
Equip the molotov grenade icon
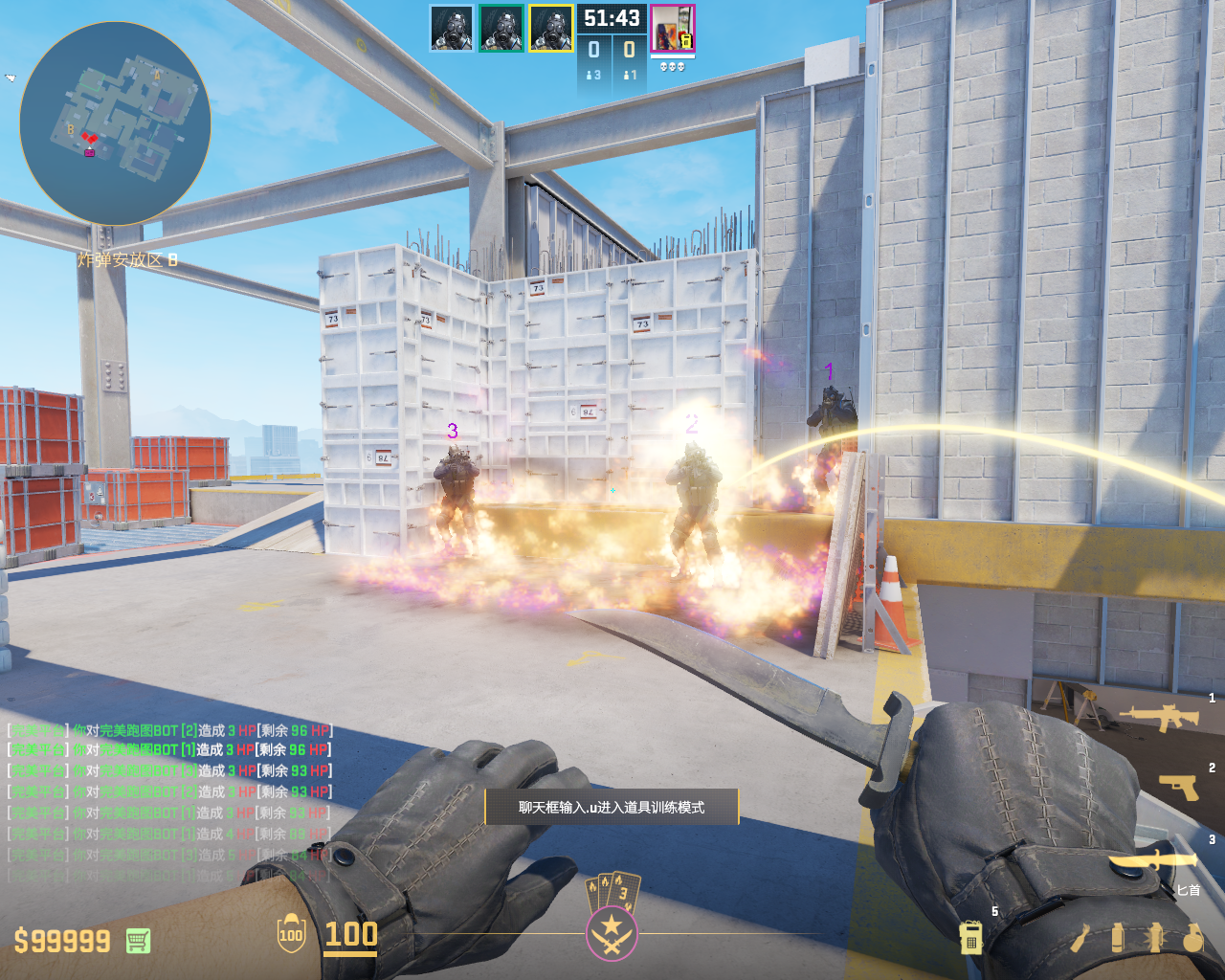1080,938
